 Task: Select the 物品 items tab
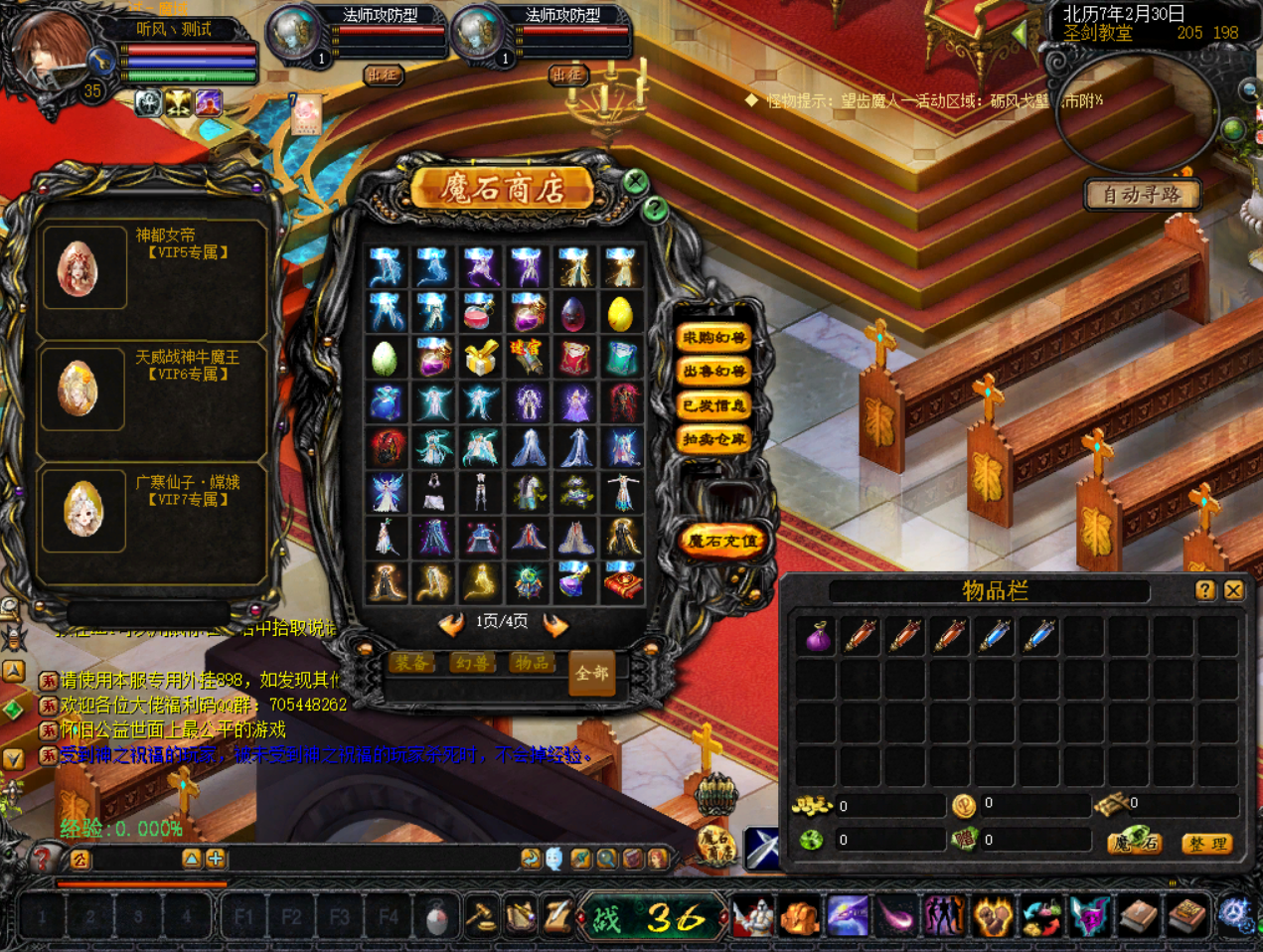point(532,663)
